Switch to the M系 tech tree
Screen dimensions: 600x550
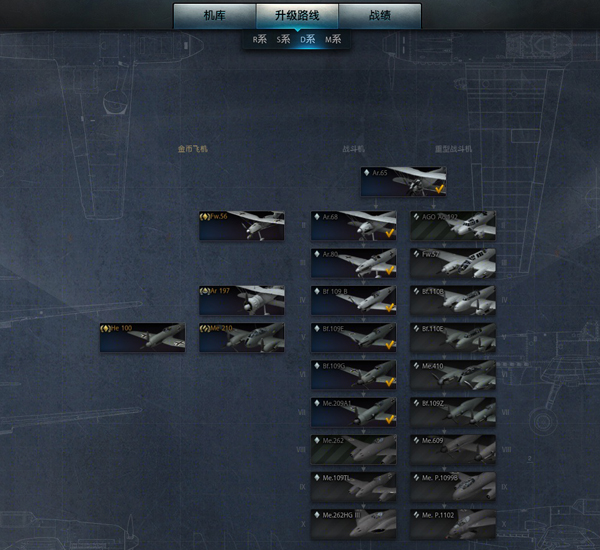[x=333, y=40]
